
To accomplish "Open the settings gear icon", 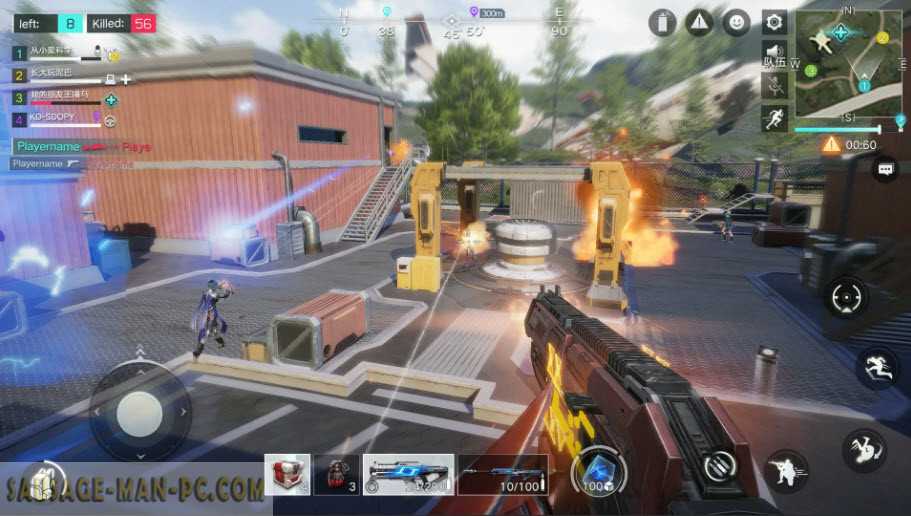I will pos(773,22).
